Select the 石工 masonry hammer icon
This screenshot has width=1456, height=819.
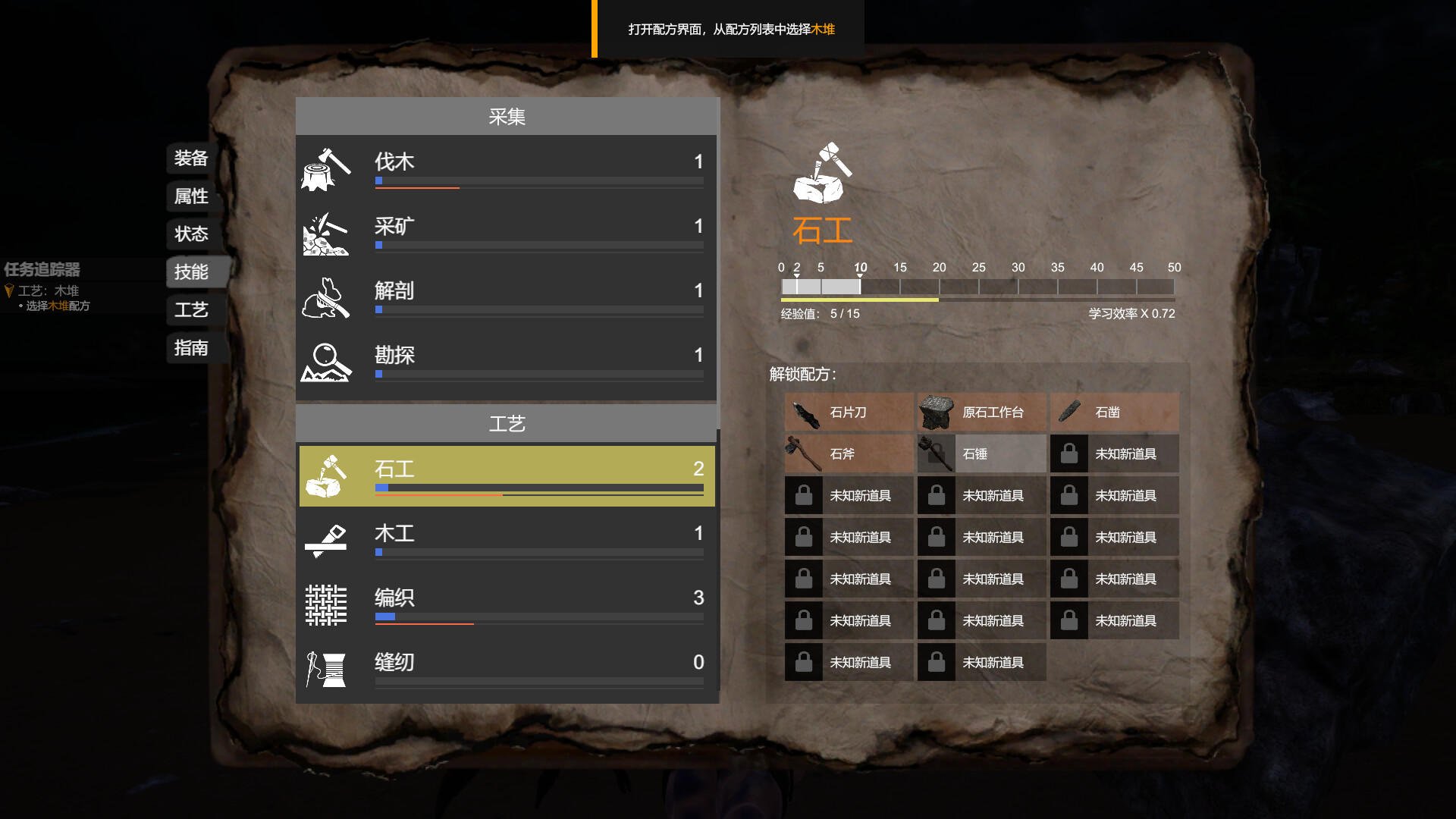327,475
